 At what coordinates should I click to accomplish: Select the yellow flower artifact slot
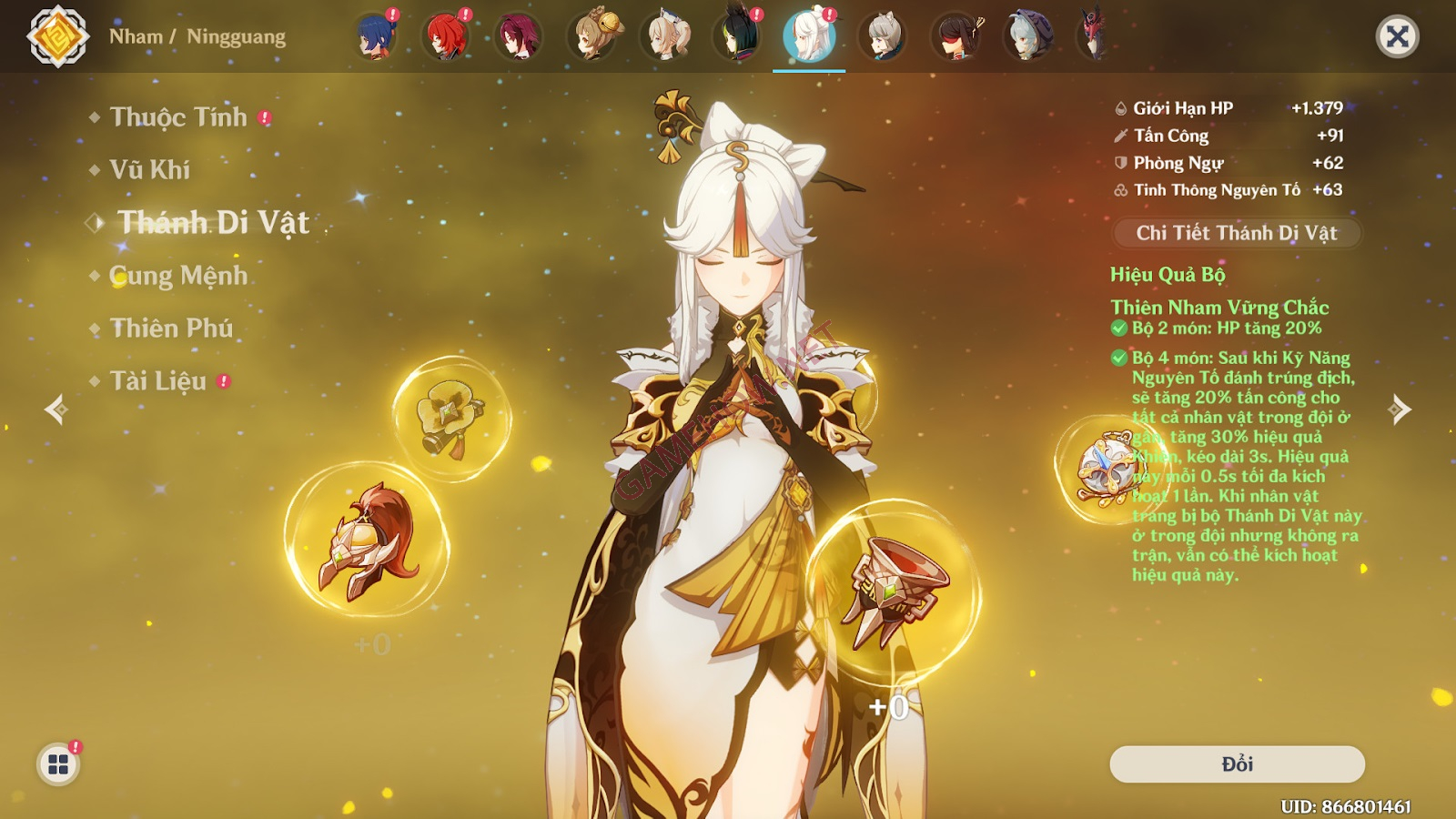coord(451,418)
